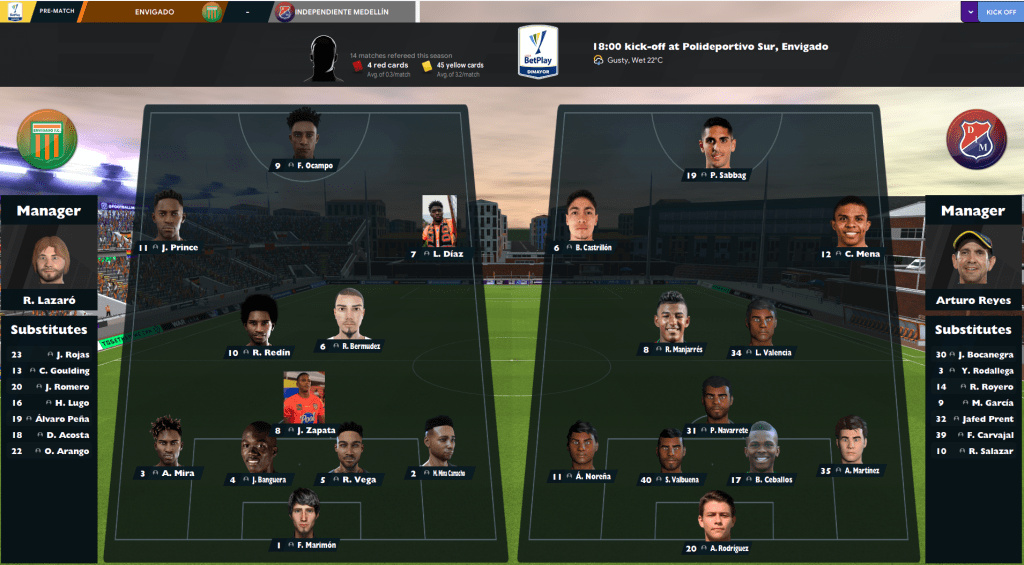Click the BetPlay Dimayor competition logo
The image size is (1024, 565).
pos(537,53)
